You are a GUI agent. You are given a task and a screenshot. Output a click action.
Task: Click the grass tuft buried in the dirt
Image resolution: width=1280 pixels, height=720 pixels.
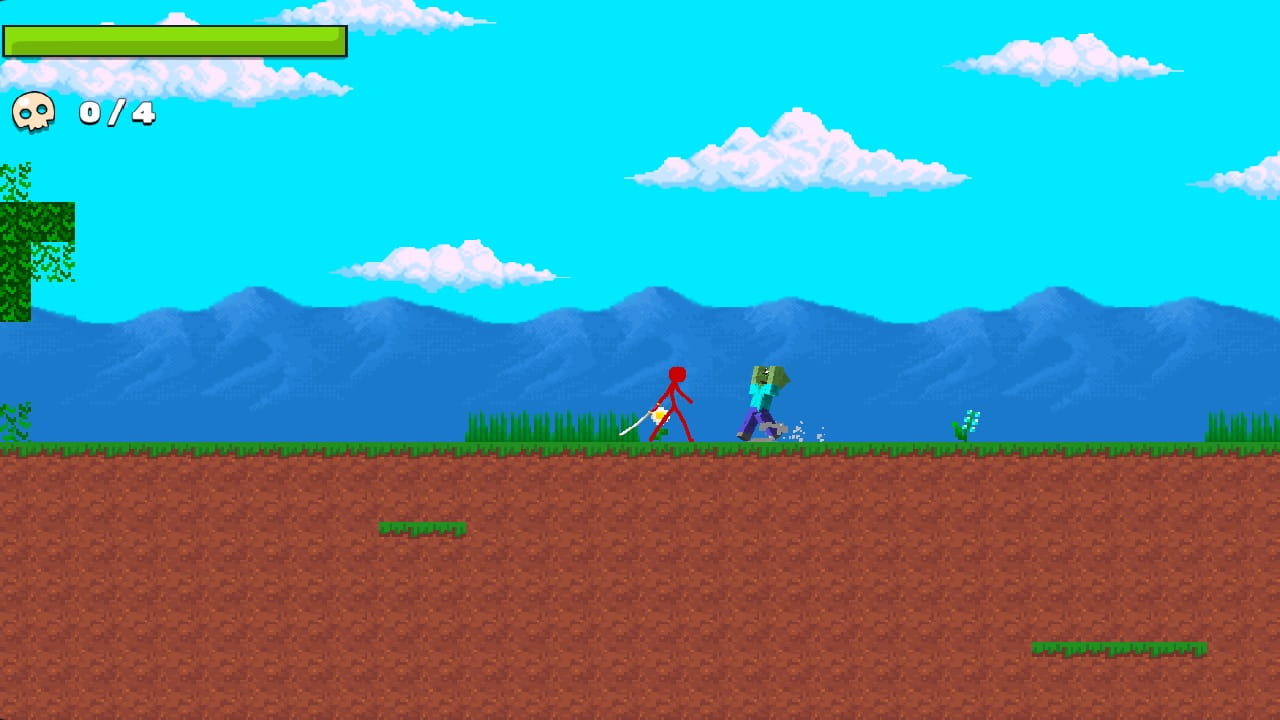pyautogui.click(x=420, y=528)
